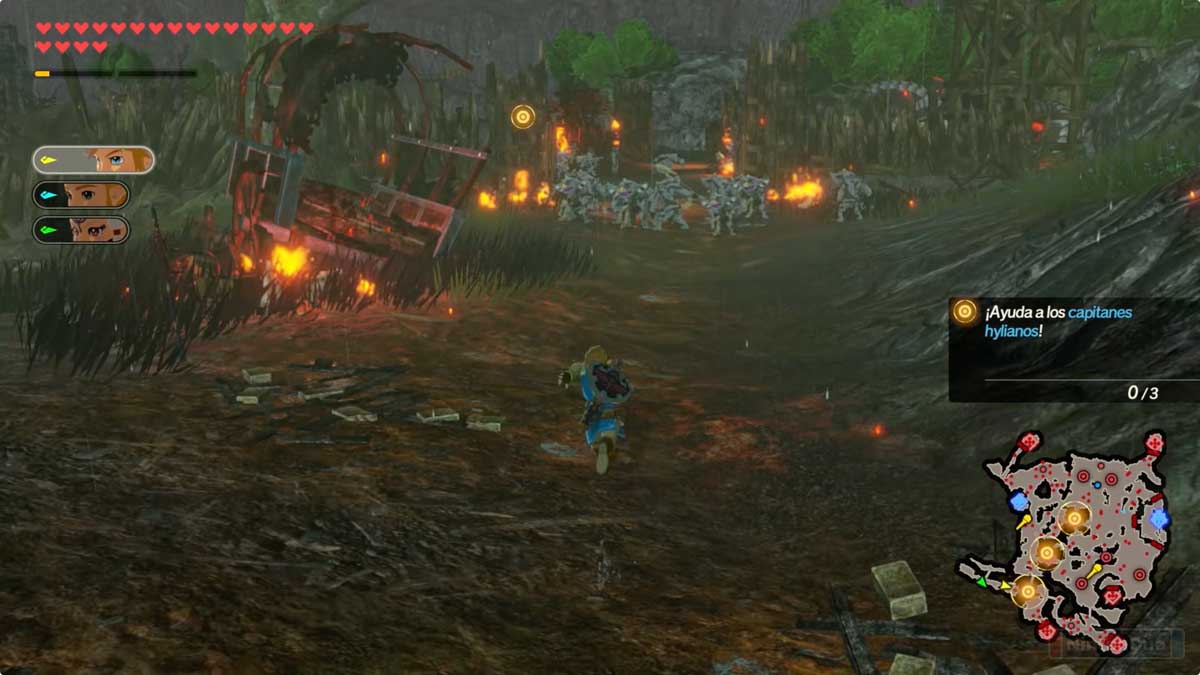
Task: Open the Hylian captains objective tracker
Action: pos(1072,349)
